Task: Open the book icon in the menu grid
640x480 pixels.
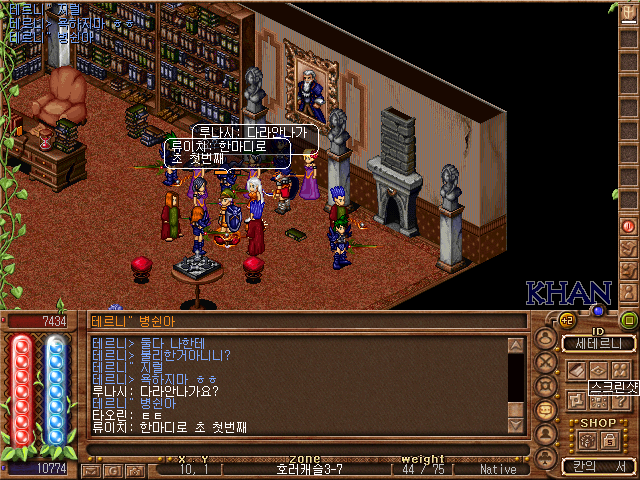Action: (x=578, y=370)
